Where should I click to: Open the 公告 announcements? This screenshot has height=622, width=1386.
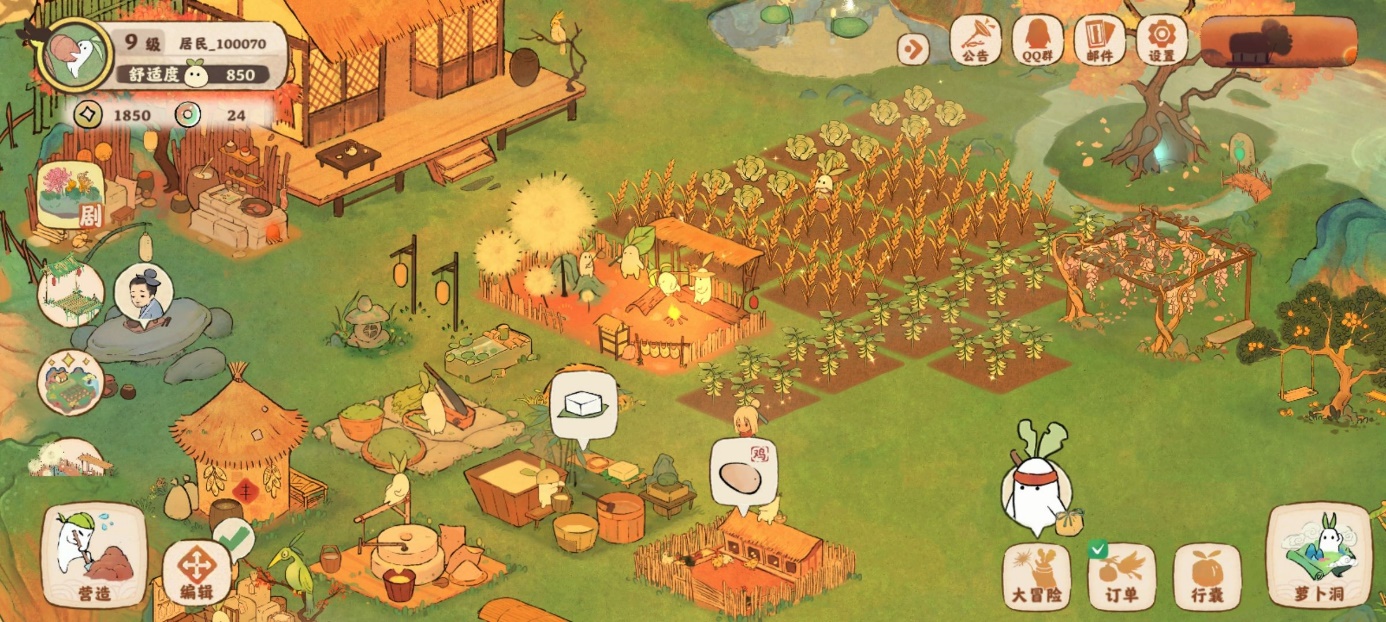click(x=975, y=40)
